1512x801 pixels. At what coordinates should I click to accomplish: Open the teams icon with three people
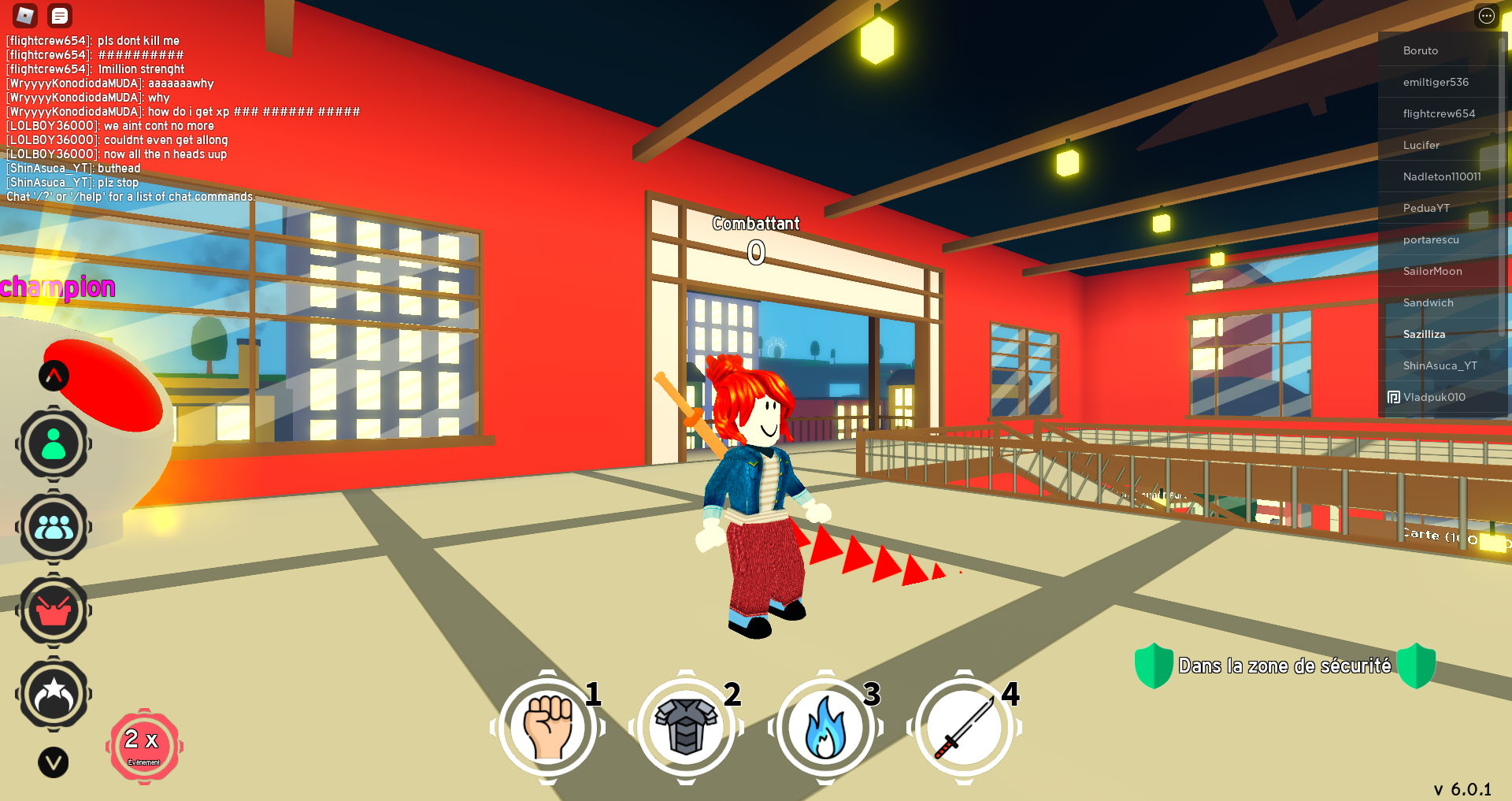(x=54, y=527)
